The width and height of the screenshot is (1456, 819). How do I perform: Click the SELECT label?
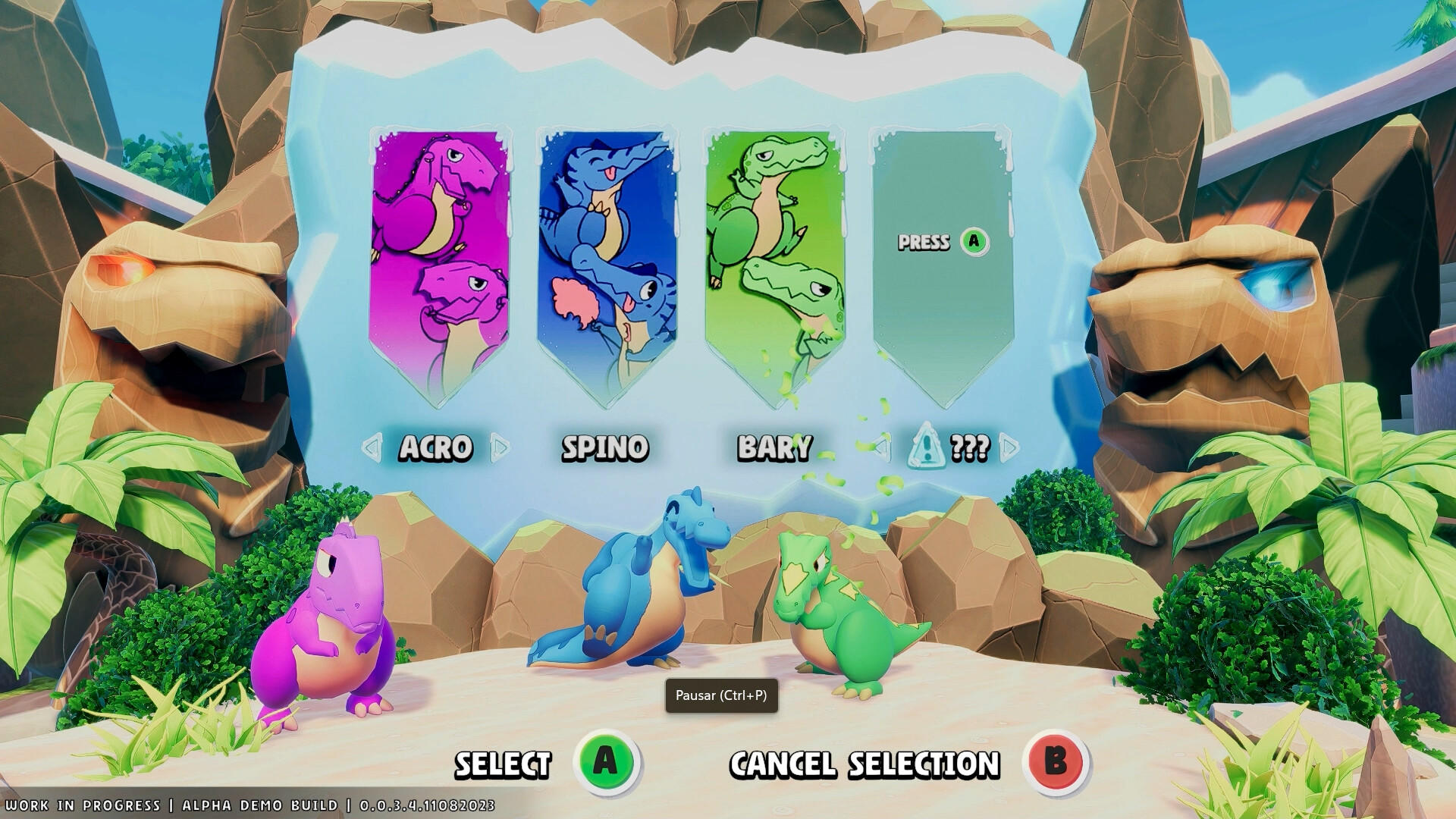503,764
